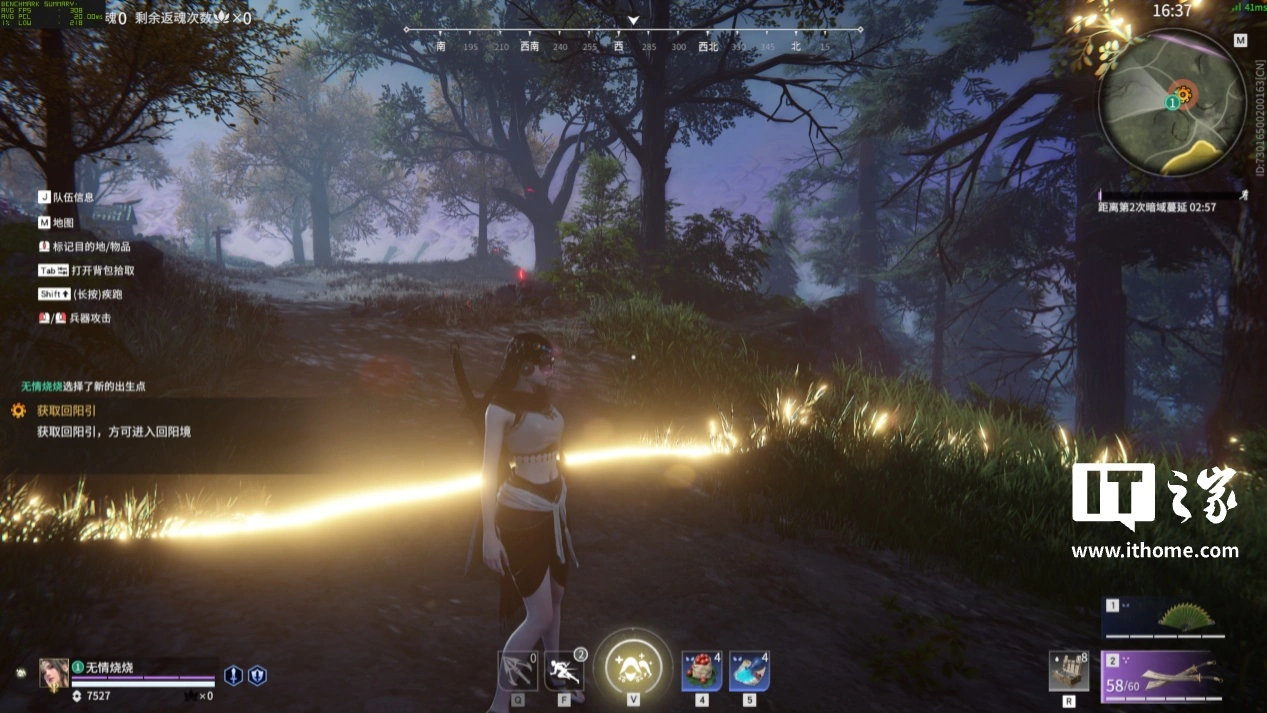The width and height of the screenshot is (1267, 713).
Task: Use the red berry bag healing item
Action: 702,671
